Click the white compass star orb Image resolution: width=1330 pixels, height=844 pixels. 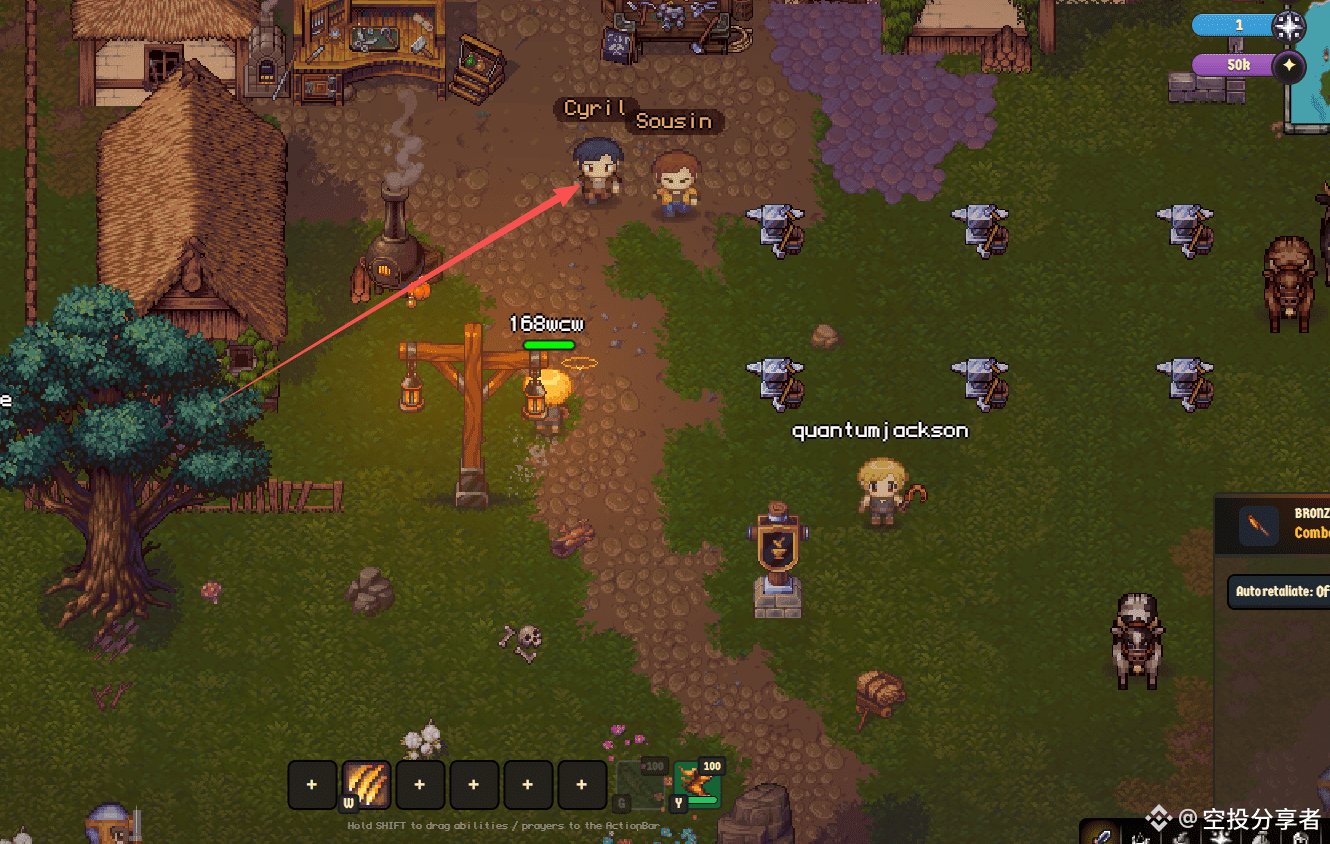coord(1289,25)
